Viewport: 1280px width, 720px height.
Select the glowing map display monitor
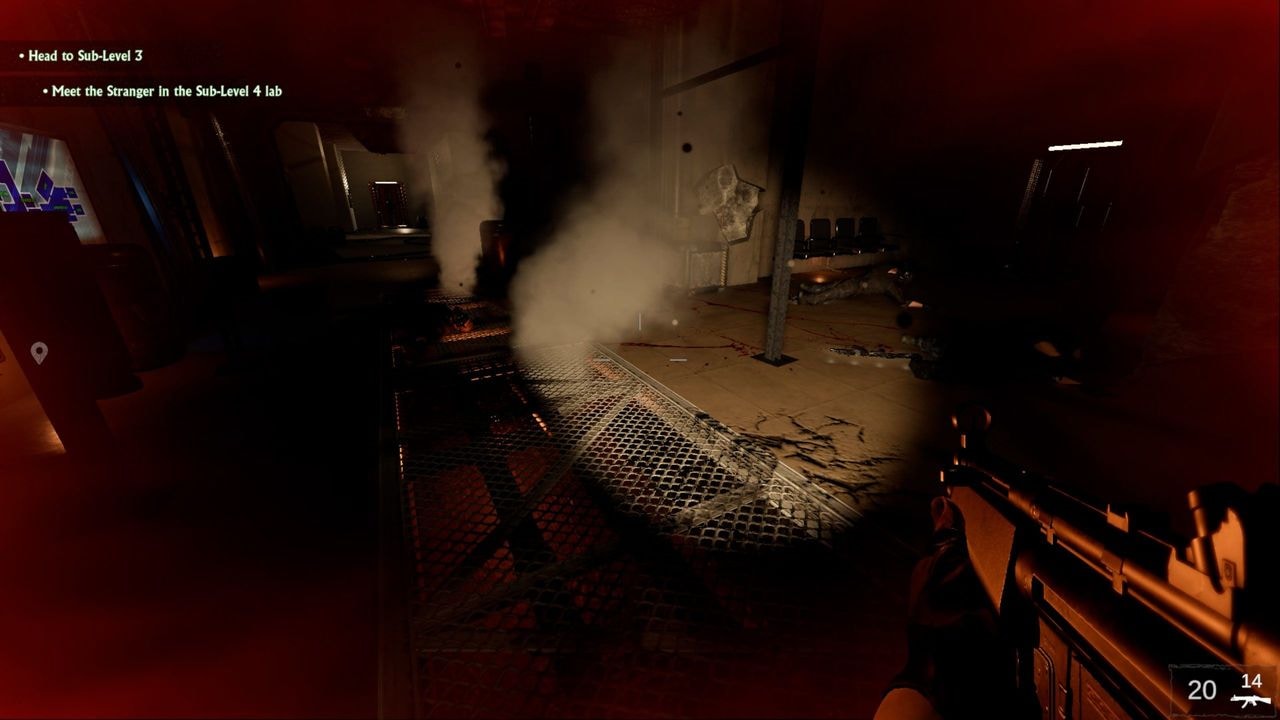[40, 180]
